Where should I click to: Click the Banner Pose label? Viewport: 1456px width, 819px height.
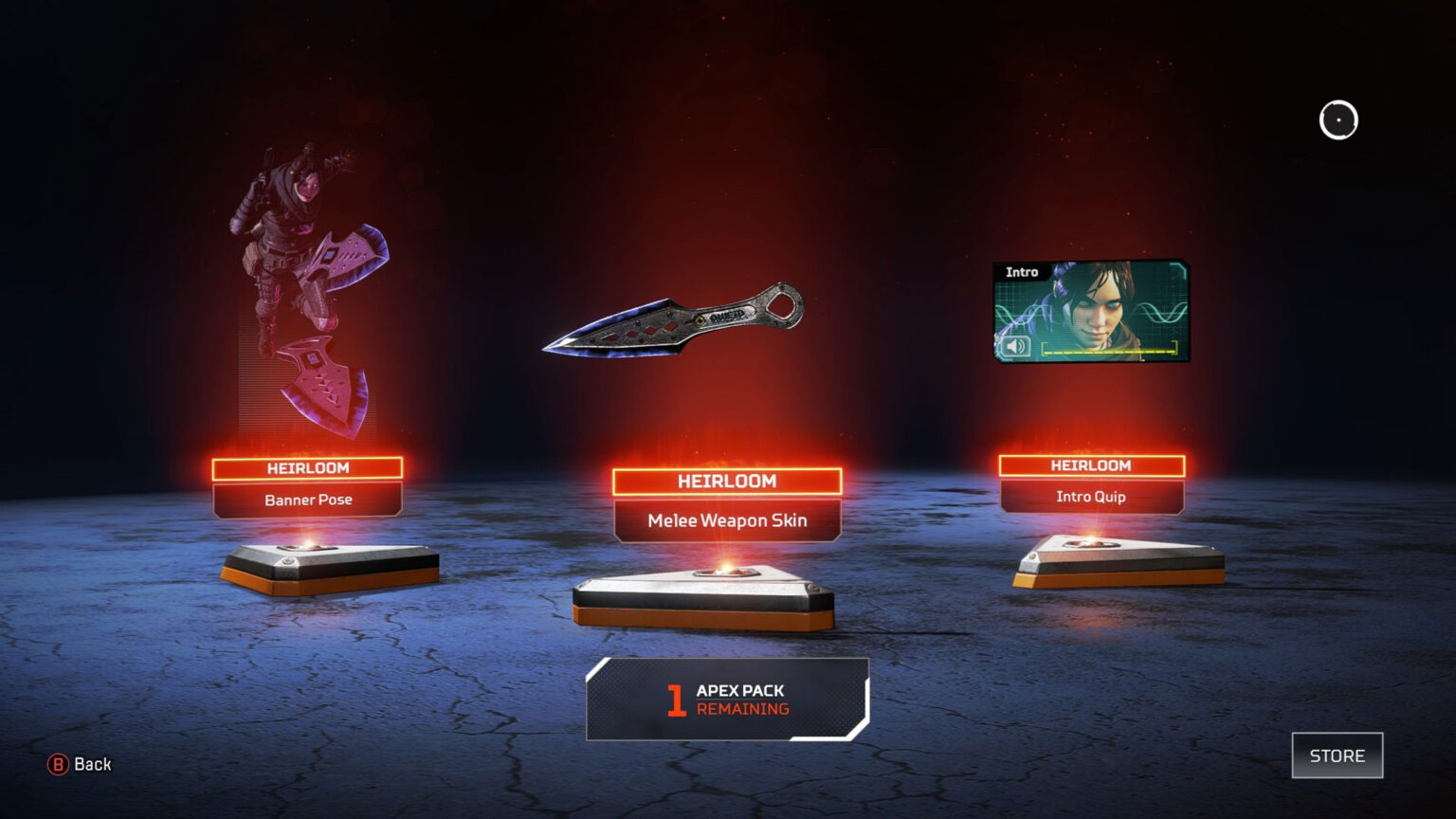point(308,500)
